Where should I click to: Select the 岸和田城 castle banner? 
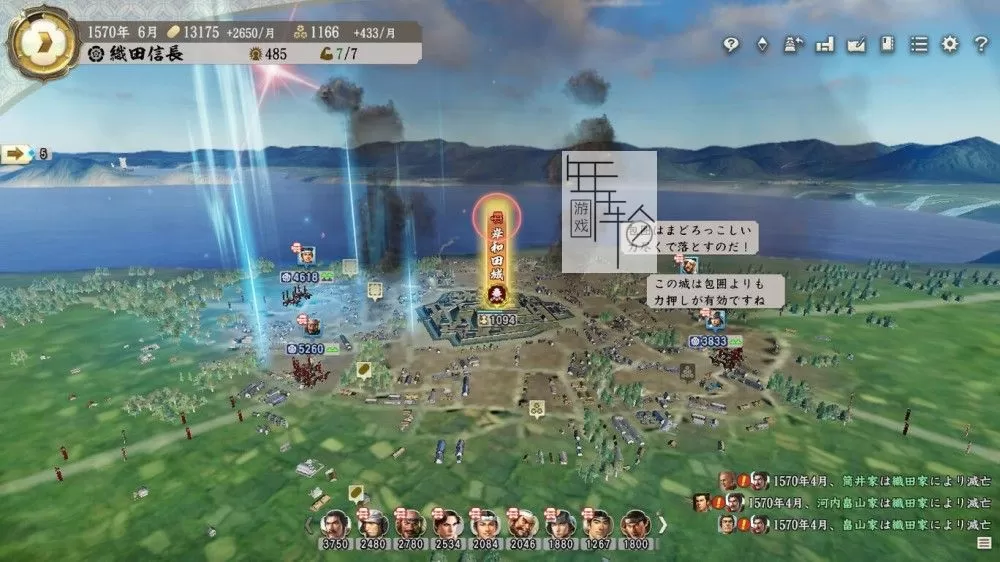click(x=496, y=250)
